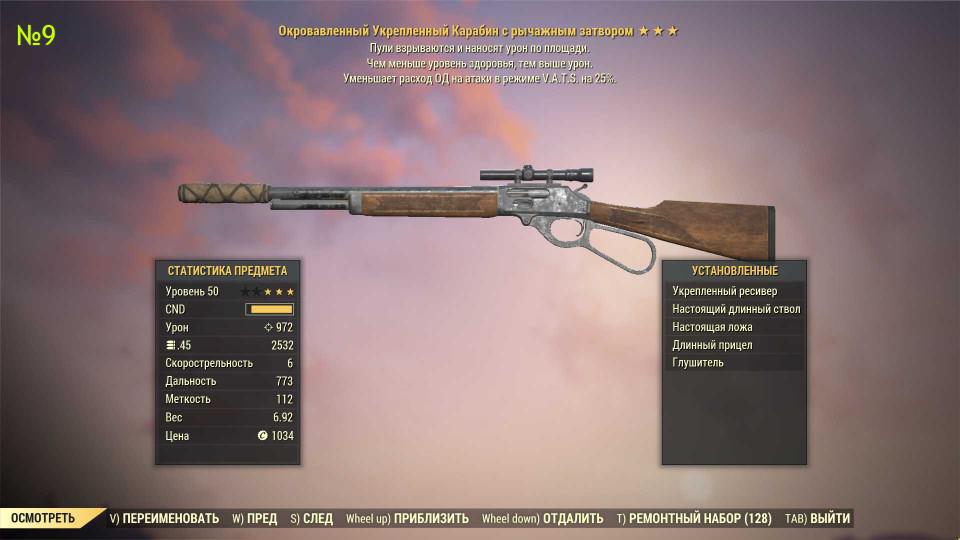Select the Укрепленный ресивер mod row
The height and width of the screenshot is (540, 960).
[735, 291]
